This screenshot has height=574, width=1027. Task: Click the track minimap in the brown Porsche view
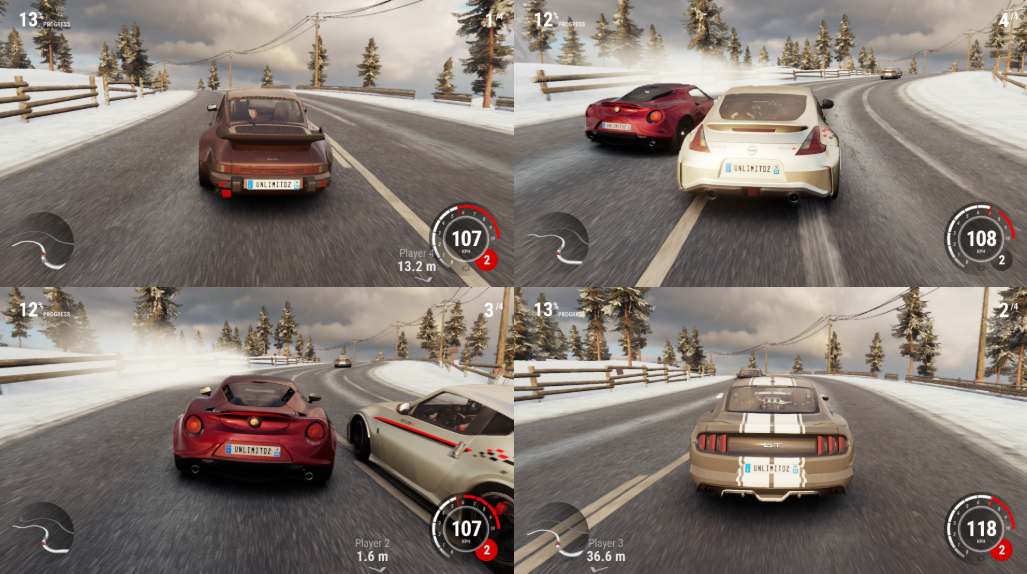pyautogui.click(x=42, y=243)
